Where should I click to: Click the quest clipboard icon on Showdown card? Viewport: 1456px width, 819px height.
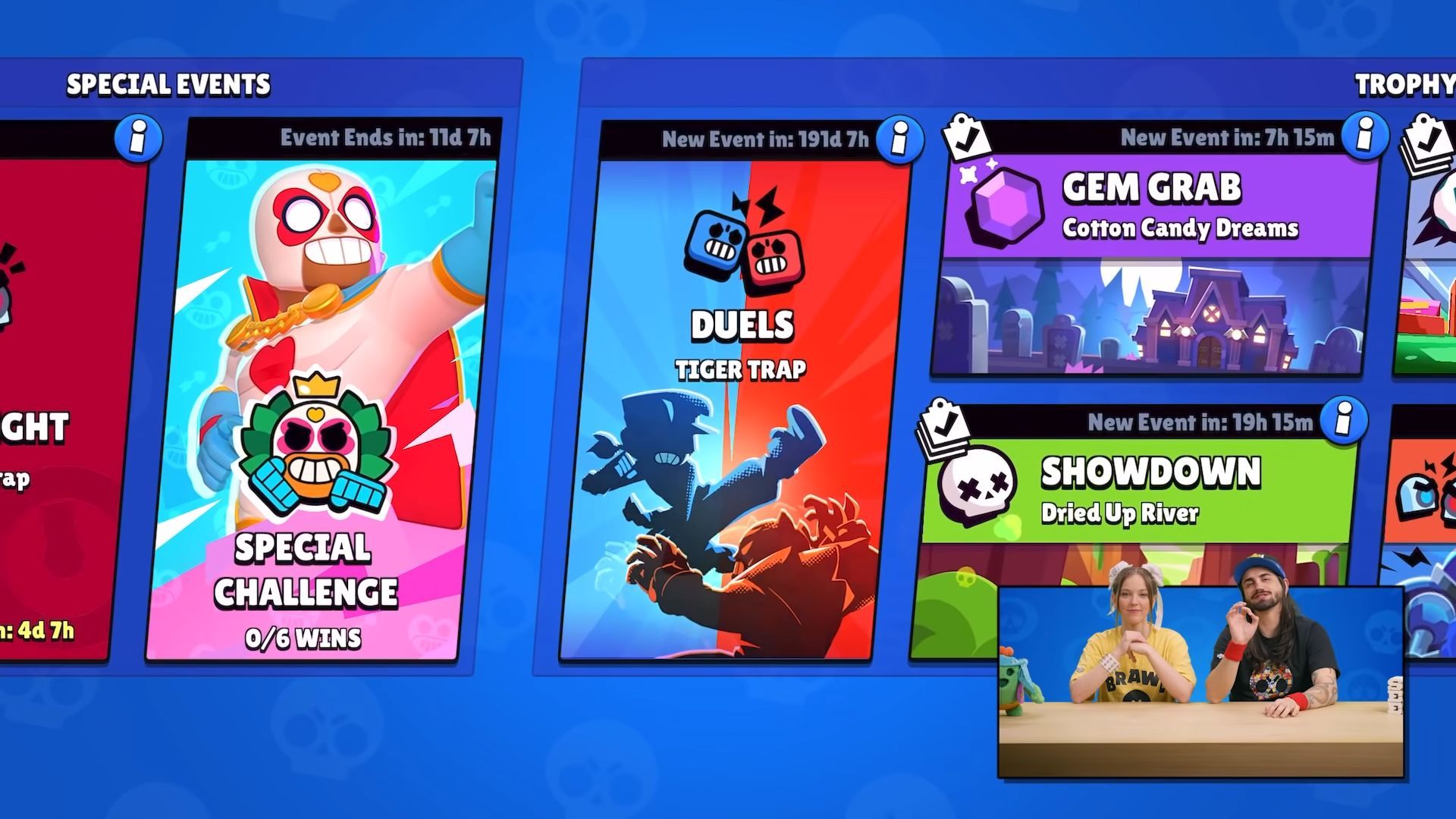944,423
